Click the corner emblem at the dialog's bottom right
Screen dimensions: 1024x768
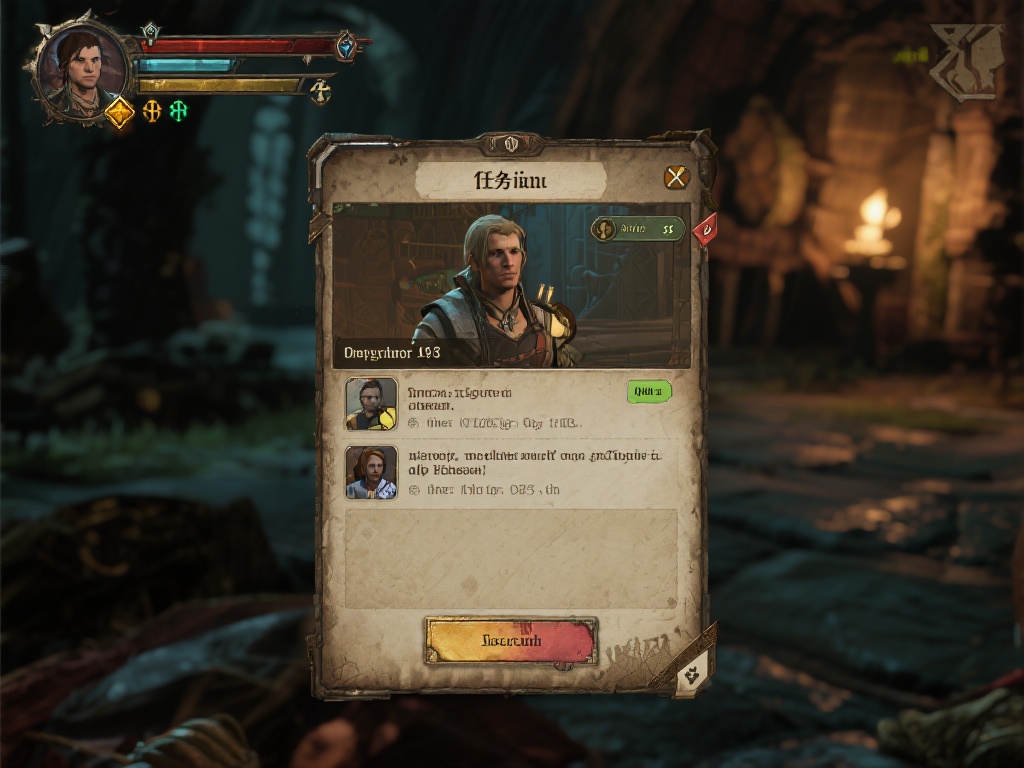(693, 674)
